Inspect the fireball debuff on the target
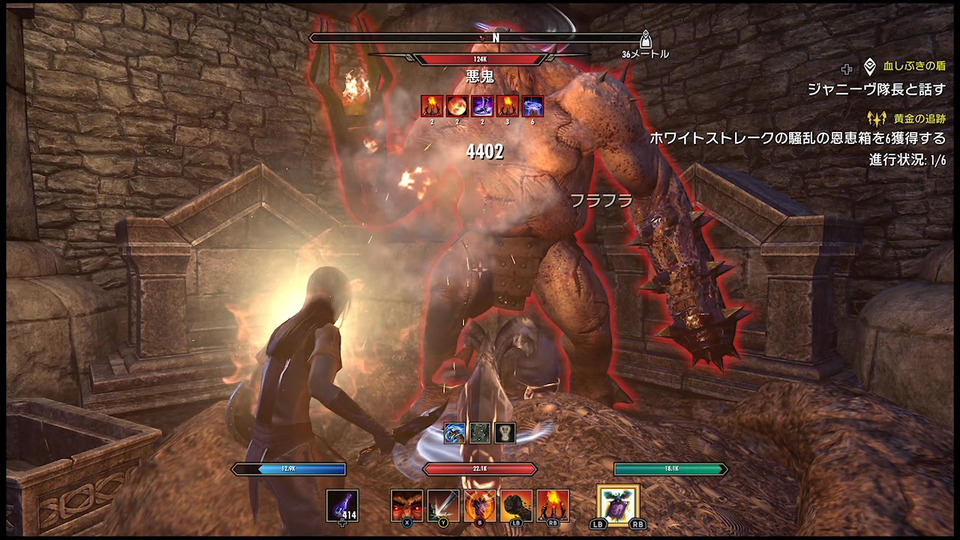The image size is (960, 540). pos(457,106)
